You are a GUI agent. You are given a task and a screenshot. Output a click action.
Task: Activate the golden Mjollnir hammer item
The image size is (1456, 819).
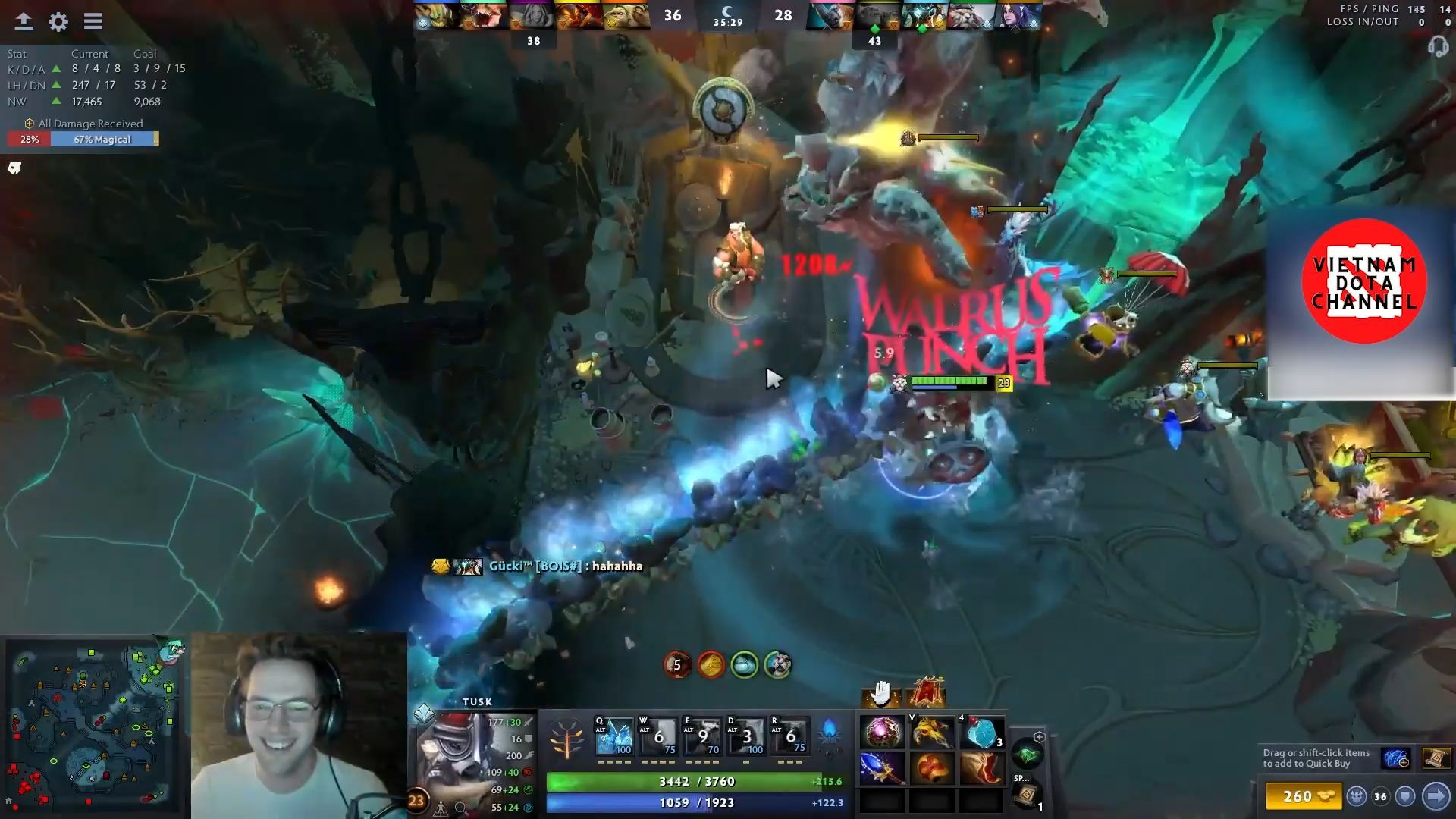pos(931,733)
